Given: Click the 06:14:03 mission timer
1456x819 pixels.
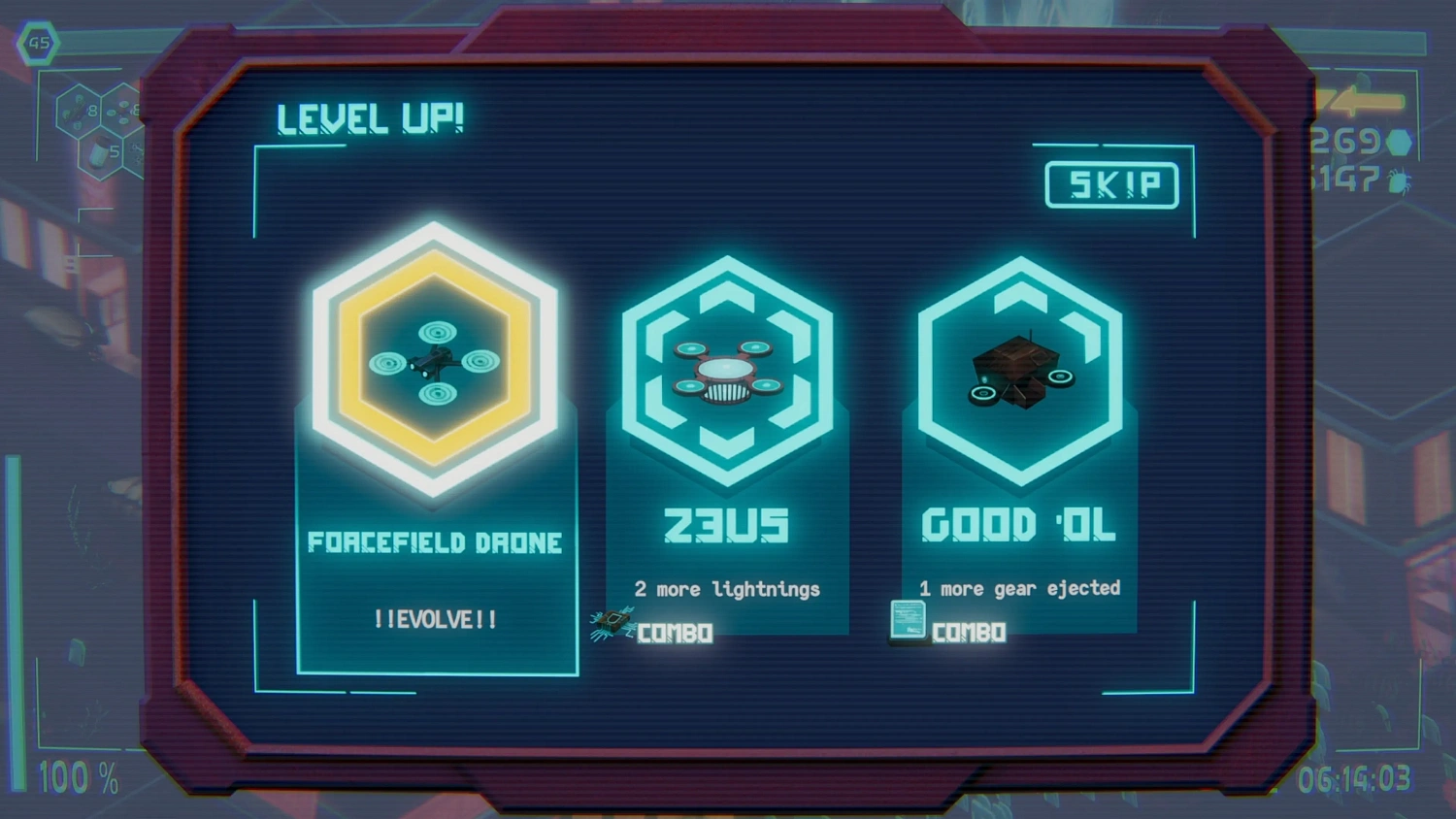Looking at the screenshot, I should 1354,777.
